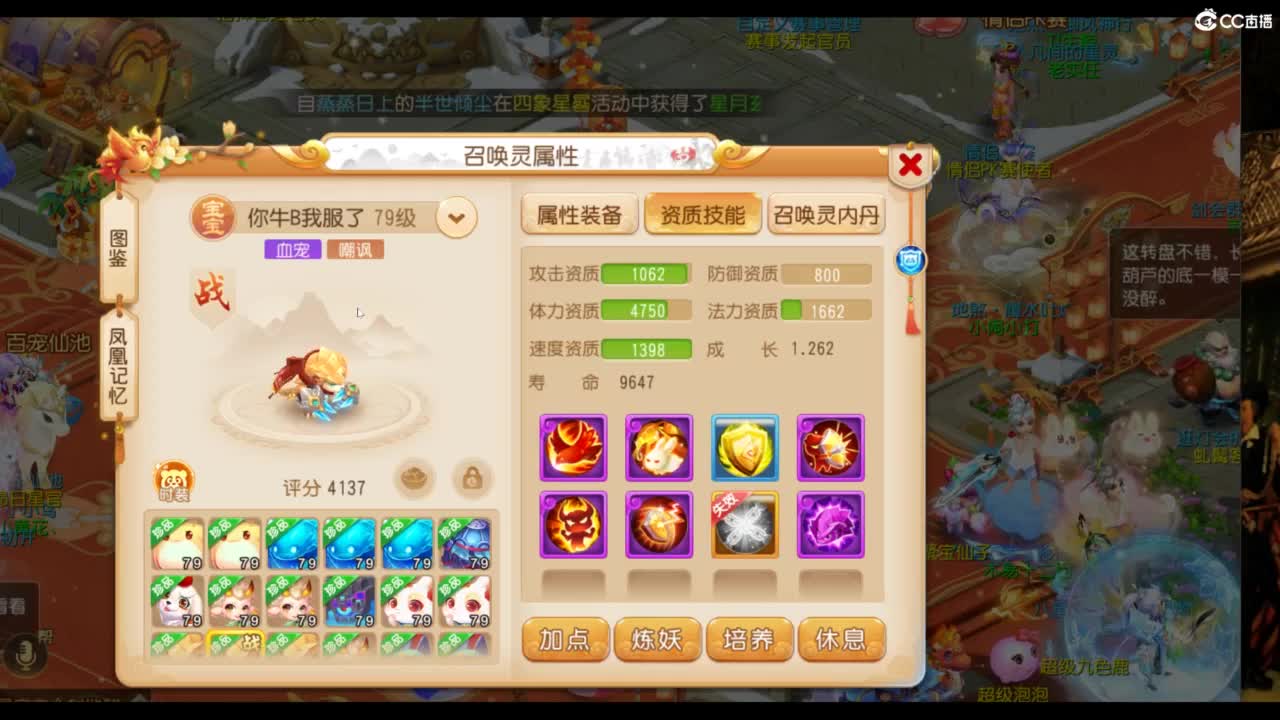
Task: Select the blue water pet thumbnail marked 珍品
Action: tap(291, 543)
